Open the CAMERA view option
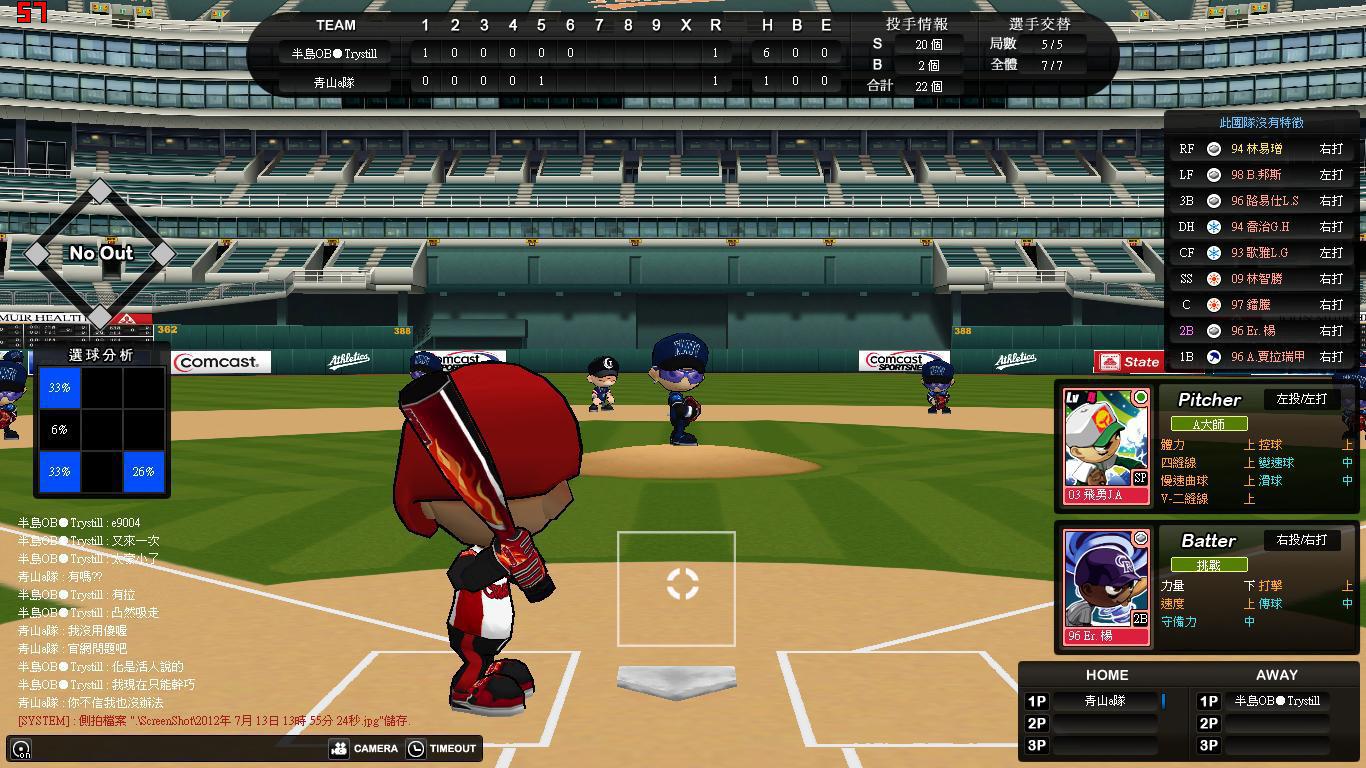This screenshot has width=1366, height=768. (364, 748)
